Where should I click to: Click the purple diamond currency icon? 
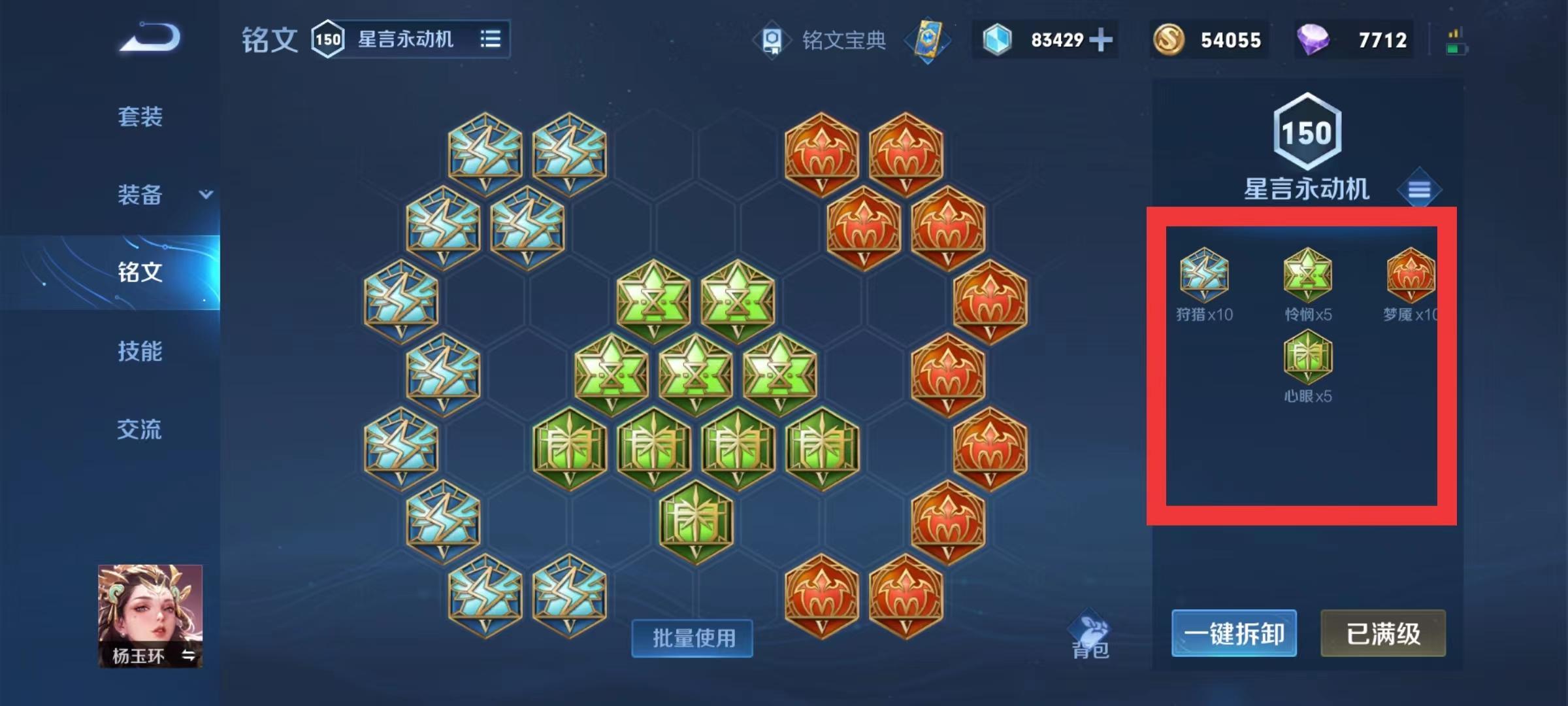(1316, 39)
